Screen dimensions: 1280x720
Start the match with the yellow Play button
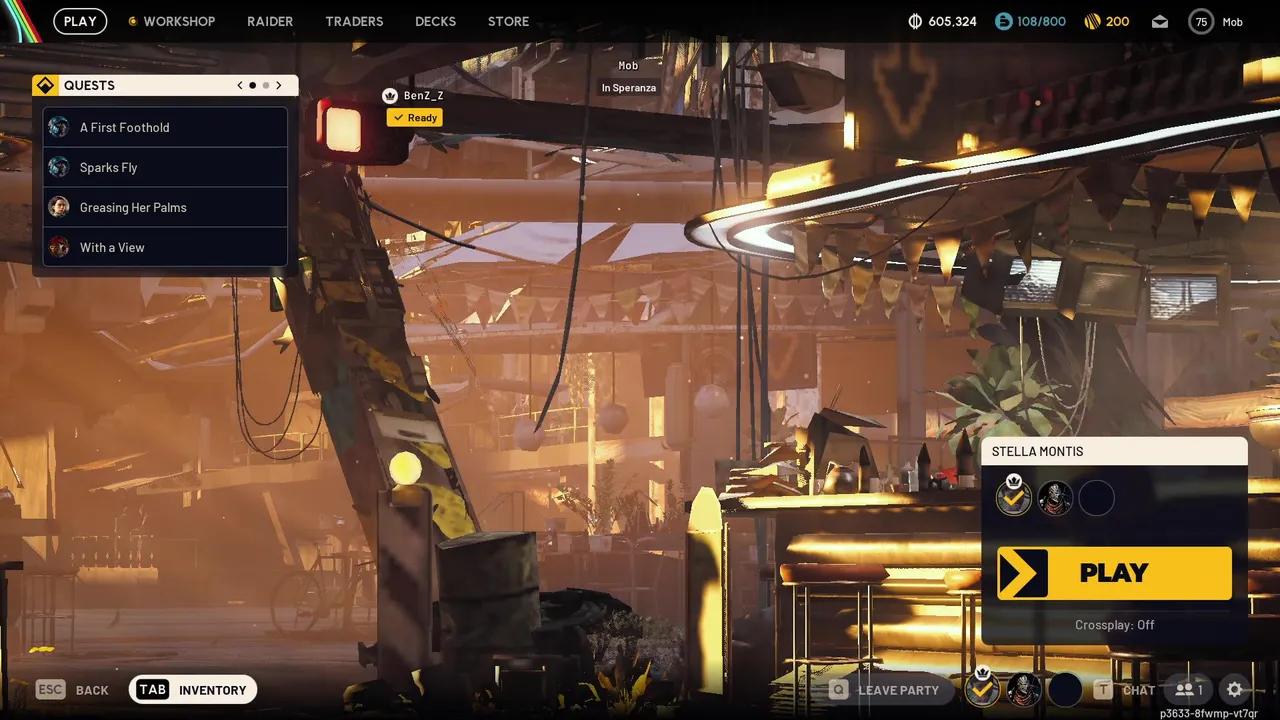(1114, 573)
